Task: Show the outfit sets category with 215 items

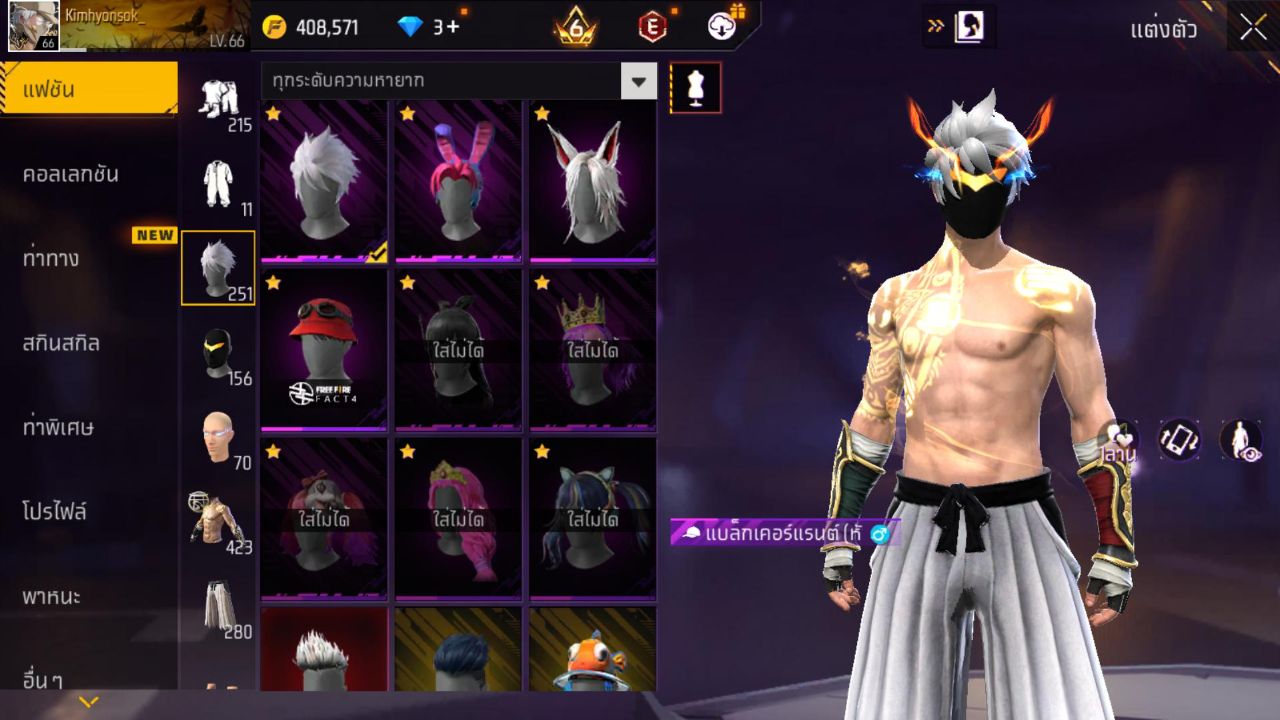Action: pos(218,101)
